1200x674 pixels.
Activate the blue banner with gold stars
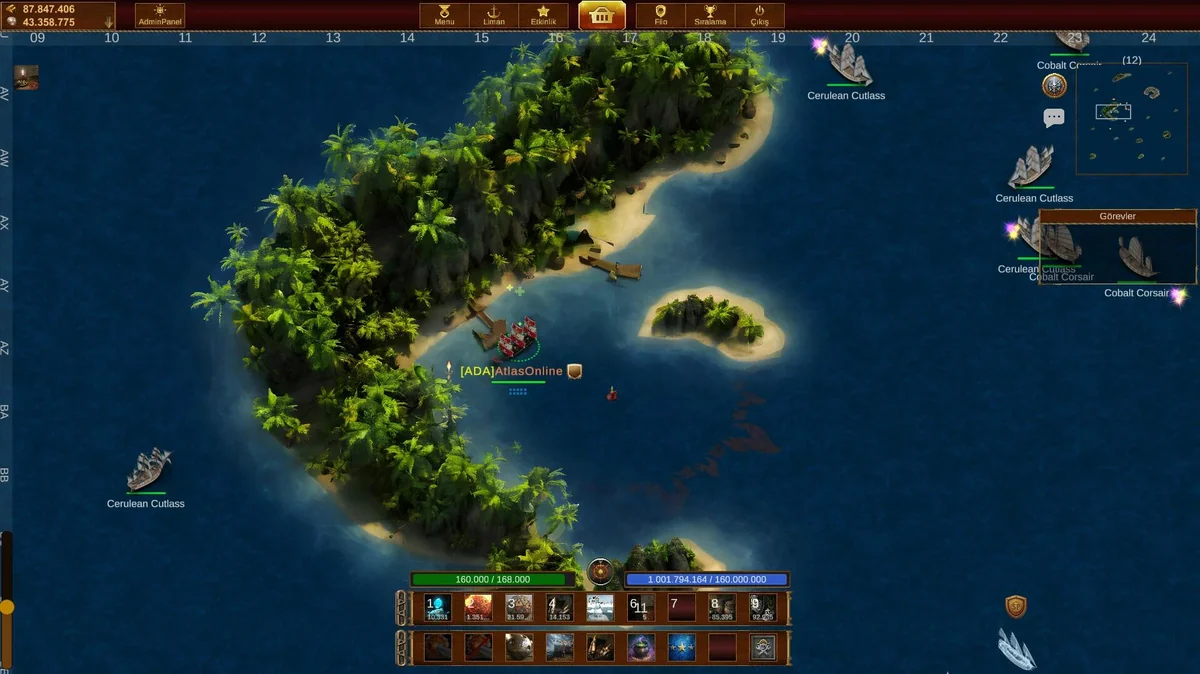point(682,647)
